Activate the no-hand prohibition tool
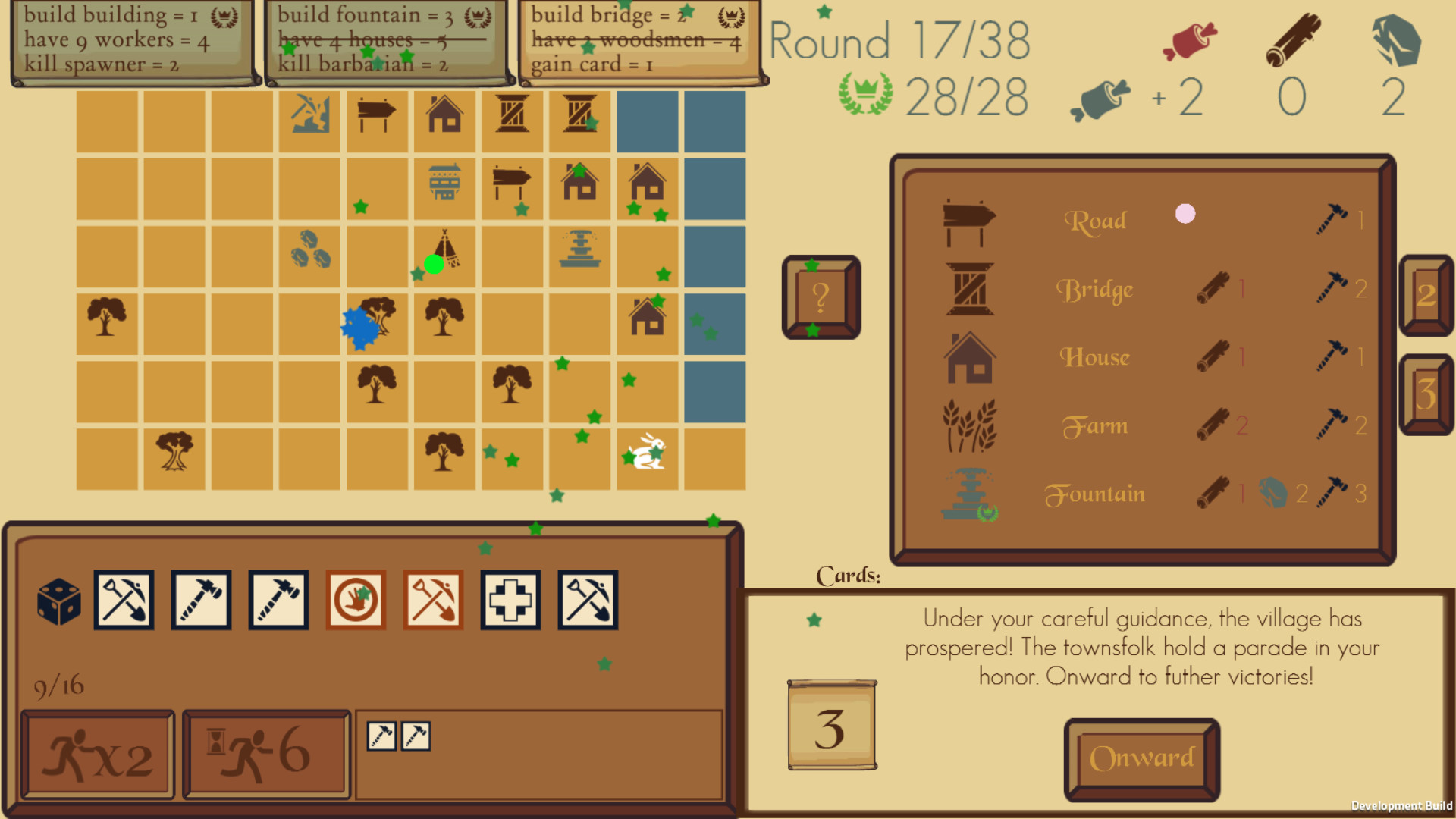Image resolution: width=1456 pixels, height=819 pixels. pyautogui.click(x=356, y=599)
